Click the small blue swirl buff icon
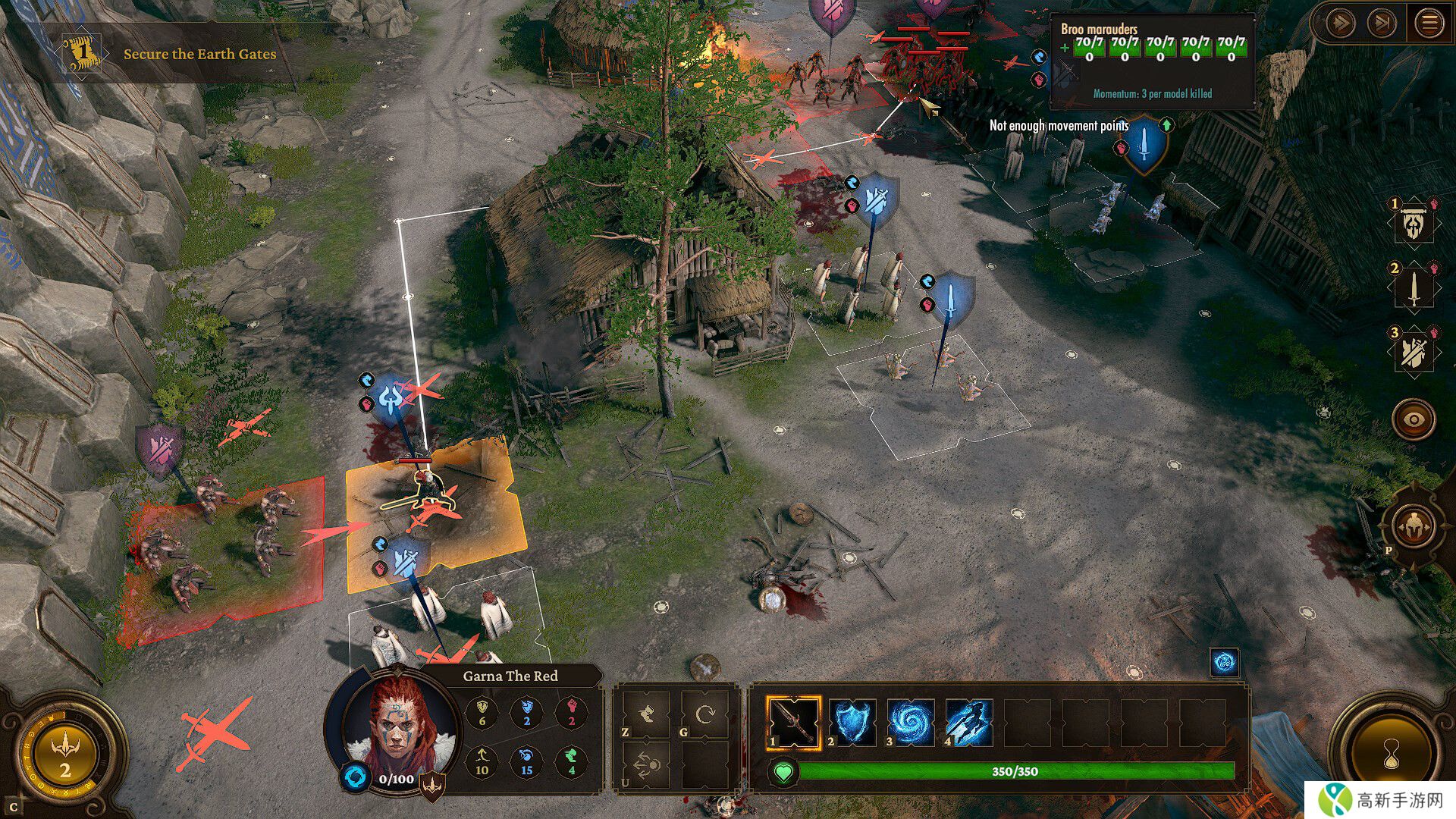Image resolution: width=1456 pixels, height=819 pixels. (1224, 662)
